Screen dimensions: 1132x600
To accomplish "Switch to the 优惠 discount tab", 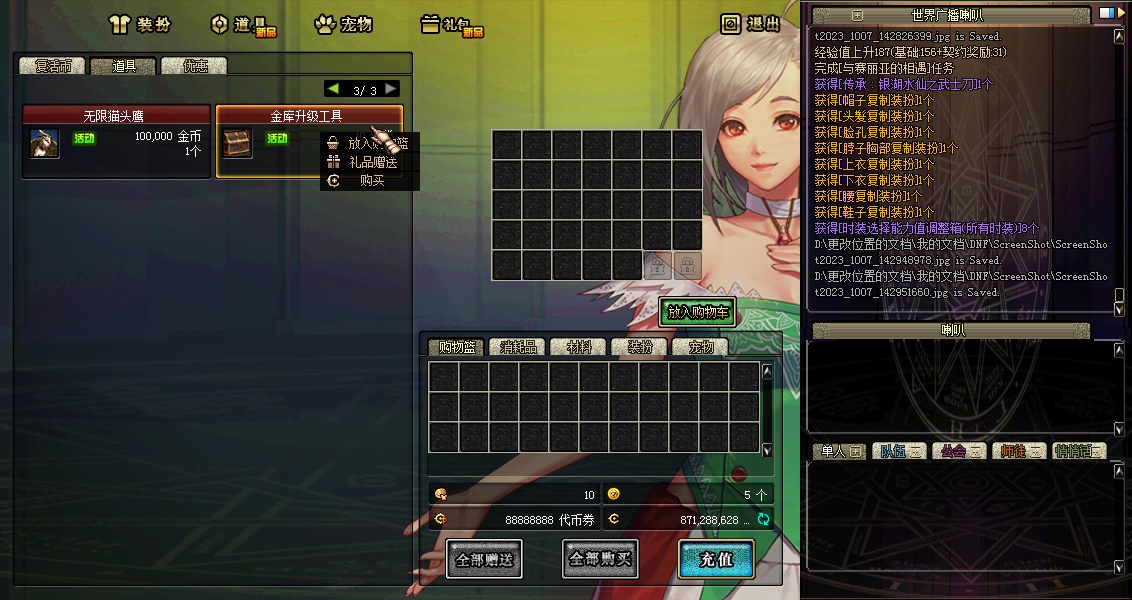I will [x=194, y=66].
